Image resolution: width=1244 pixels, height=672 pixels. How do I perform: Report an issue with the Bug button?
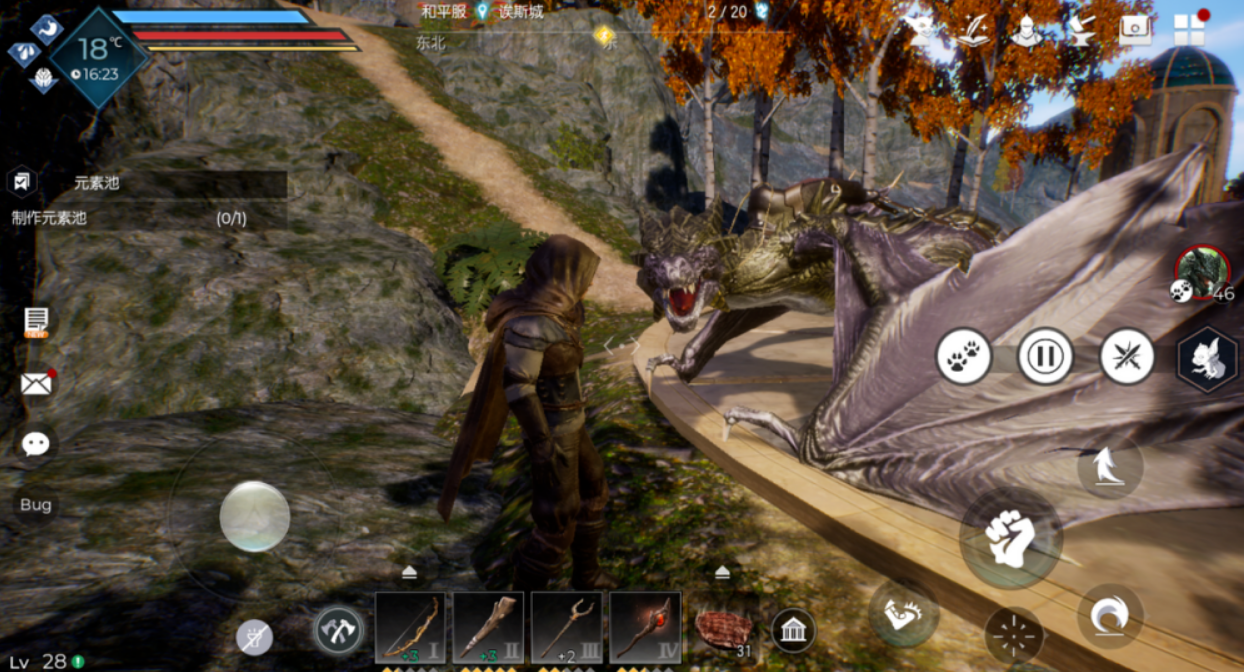point(36,505)
